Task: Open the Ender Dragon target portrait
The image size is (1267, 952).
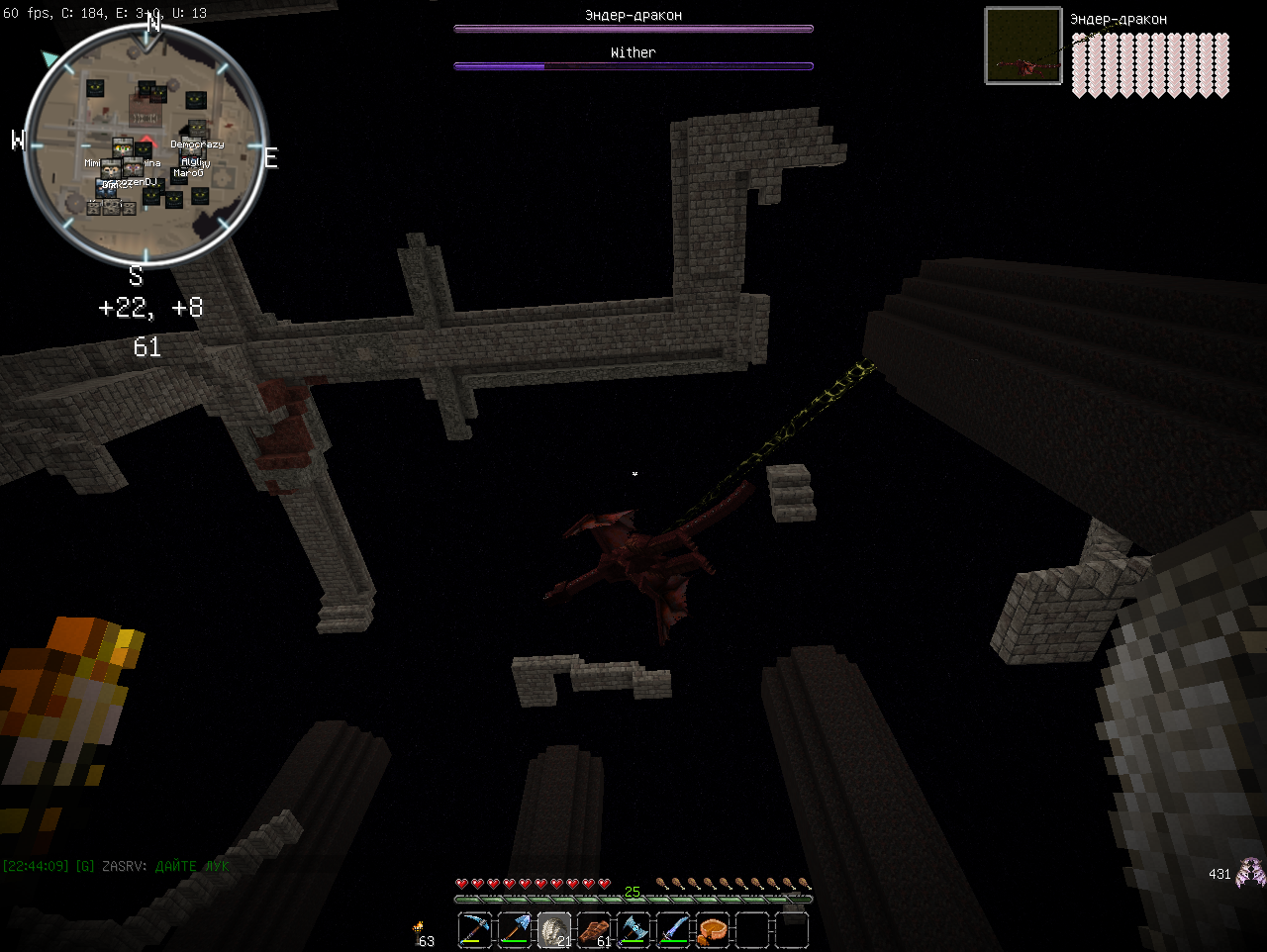Action: click(x=1023, y=46)
